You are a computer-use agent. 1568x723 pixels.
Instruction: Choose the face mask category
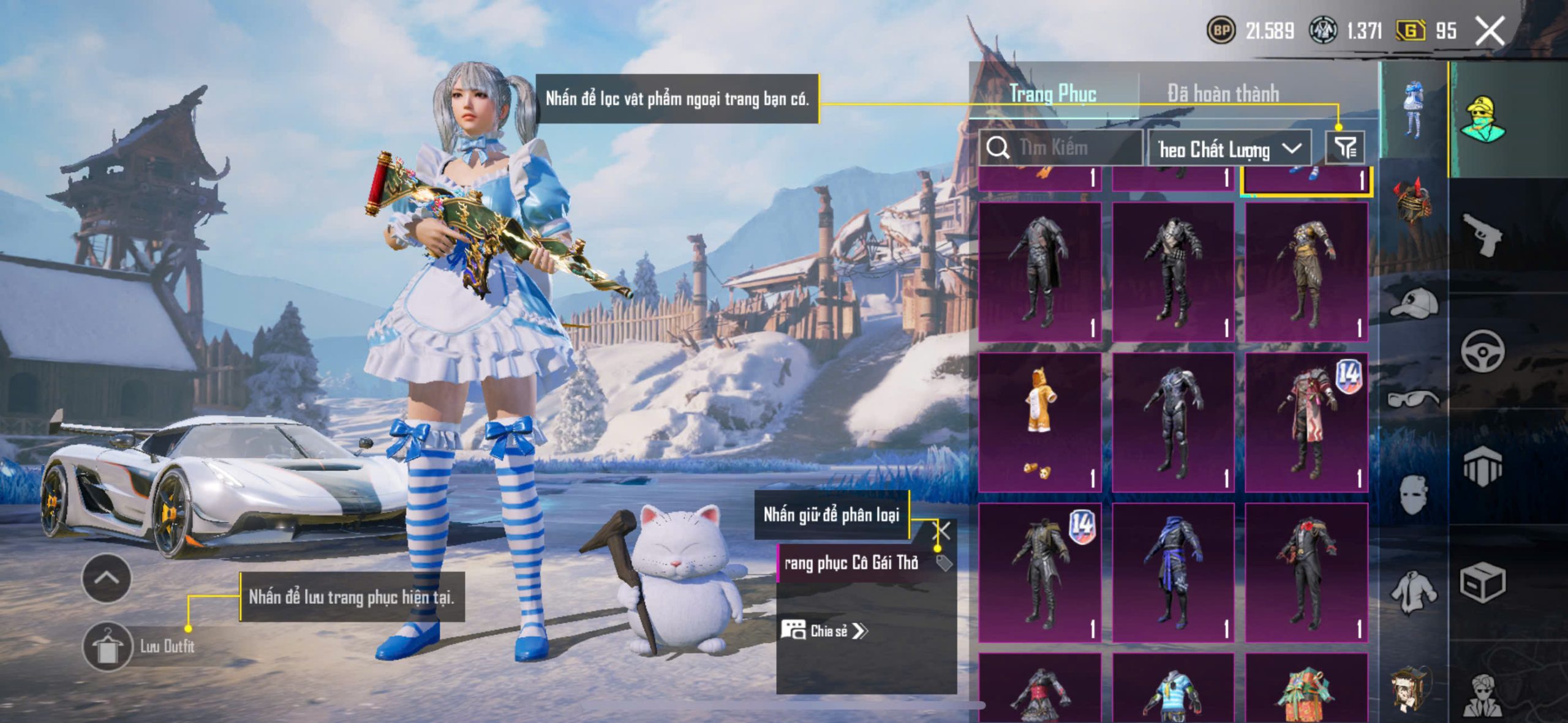click(x=1414, y=495)
